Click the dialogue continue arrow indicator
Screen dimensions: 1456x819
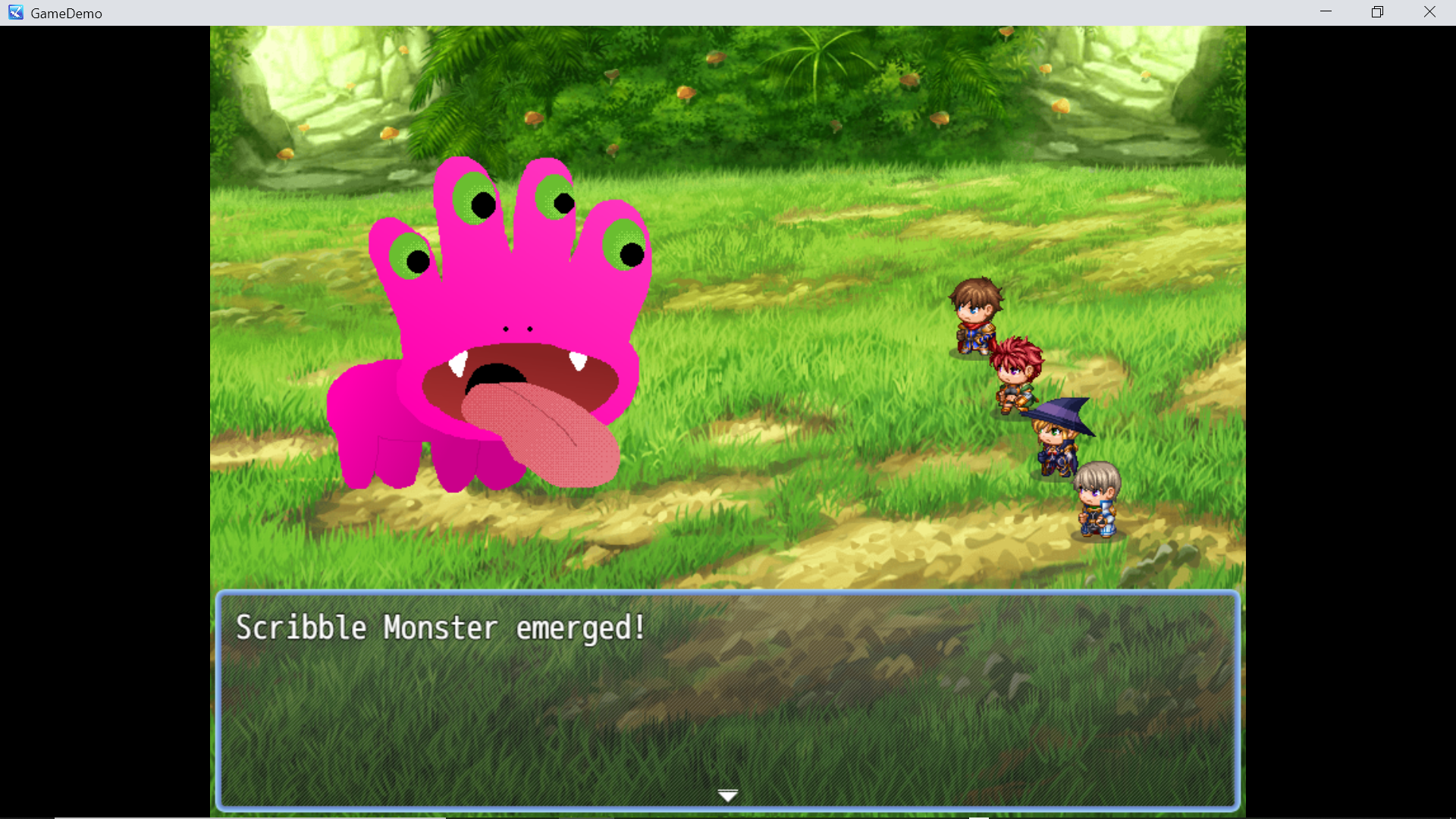pos(727,795)
